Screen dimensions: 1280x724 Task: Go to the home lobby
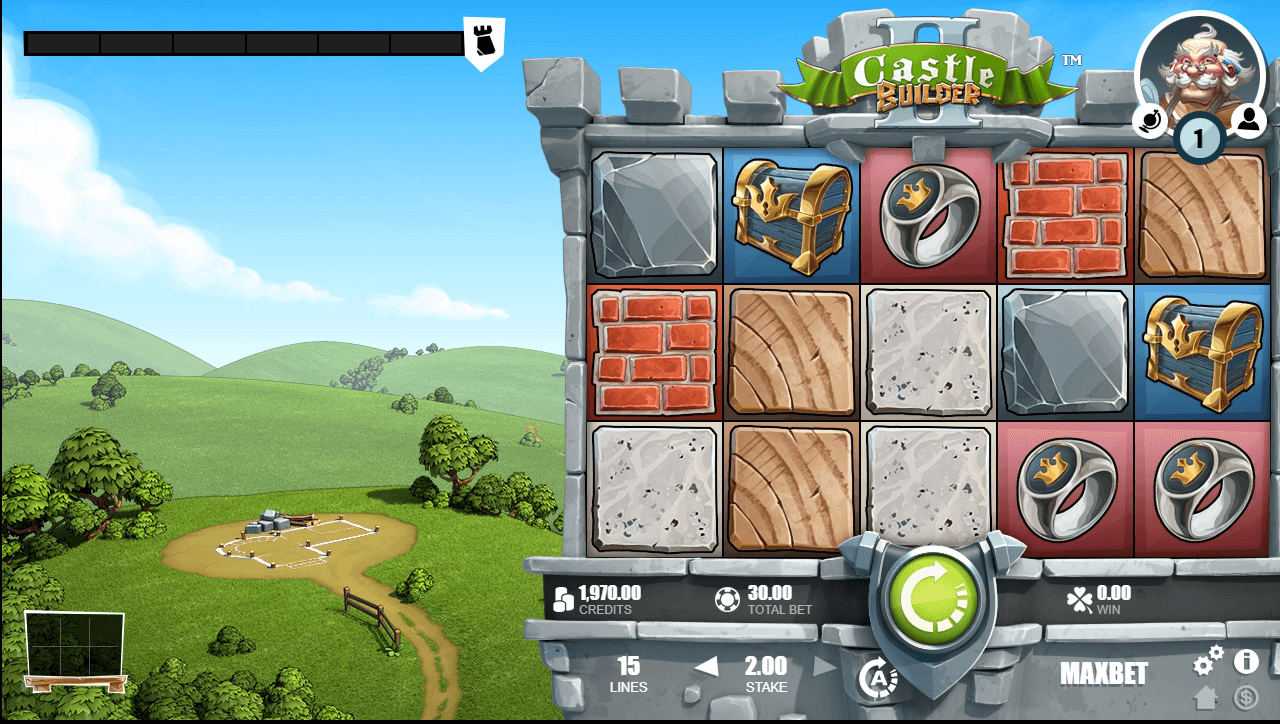(1207, 697)
